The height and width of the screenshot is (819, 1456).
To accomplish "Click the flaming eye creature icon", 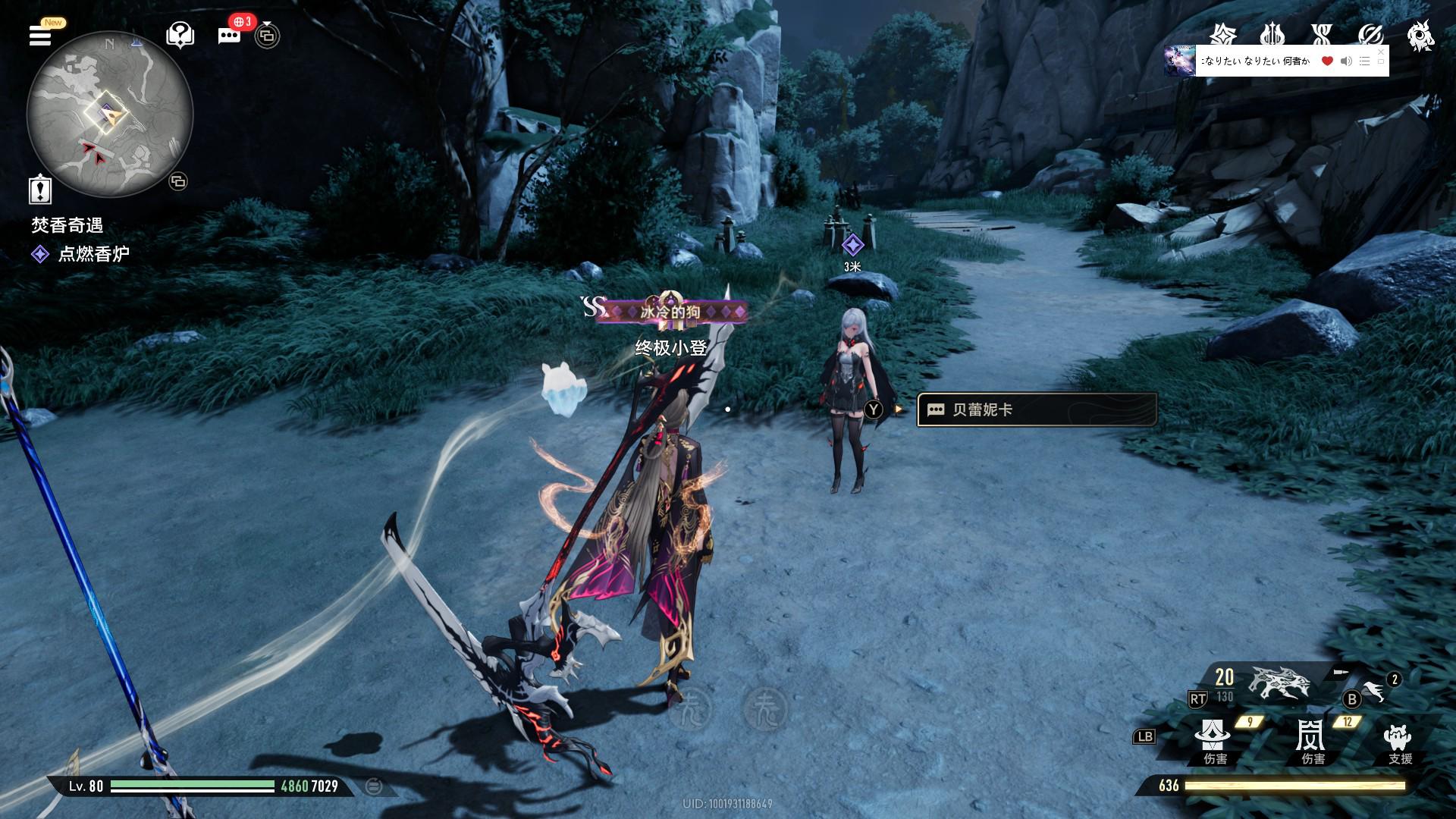I will coord(1420,35).
